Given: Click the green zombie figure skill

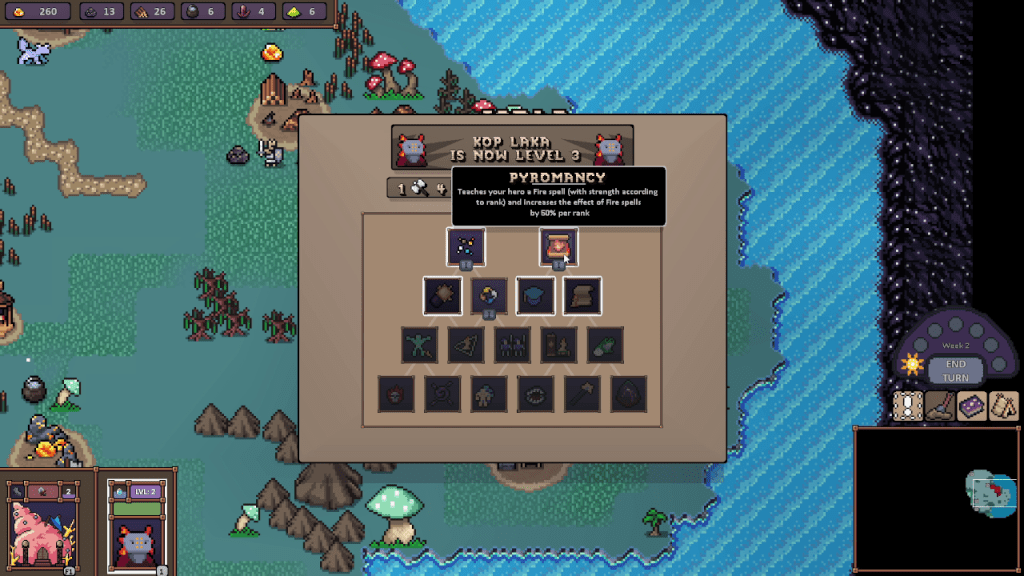Looking at the screenshot, I should pos(420,345).
